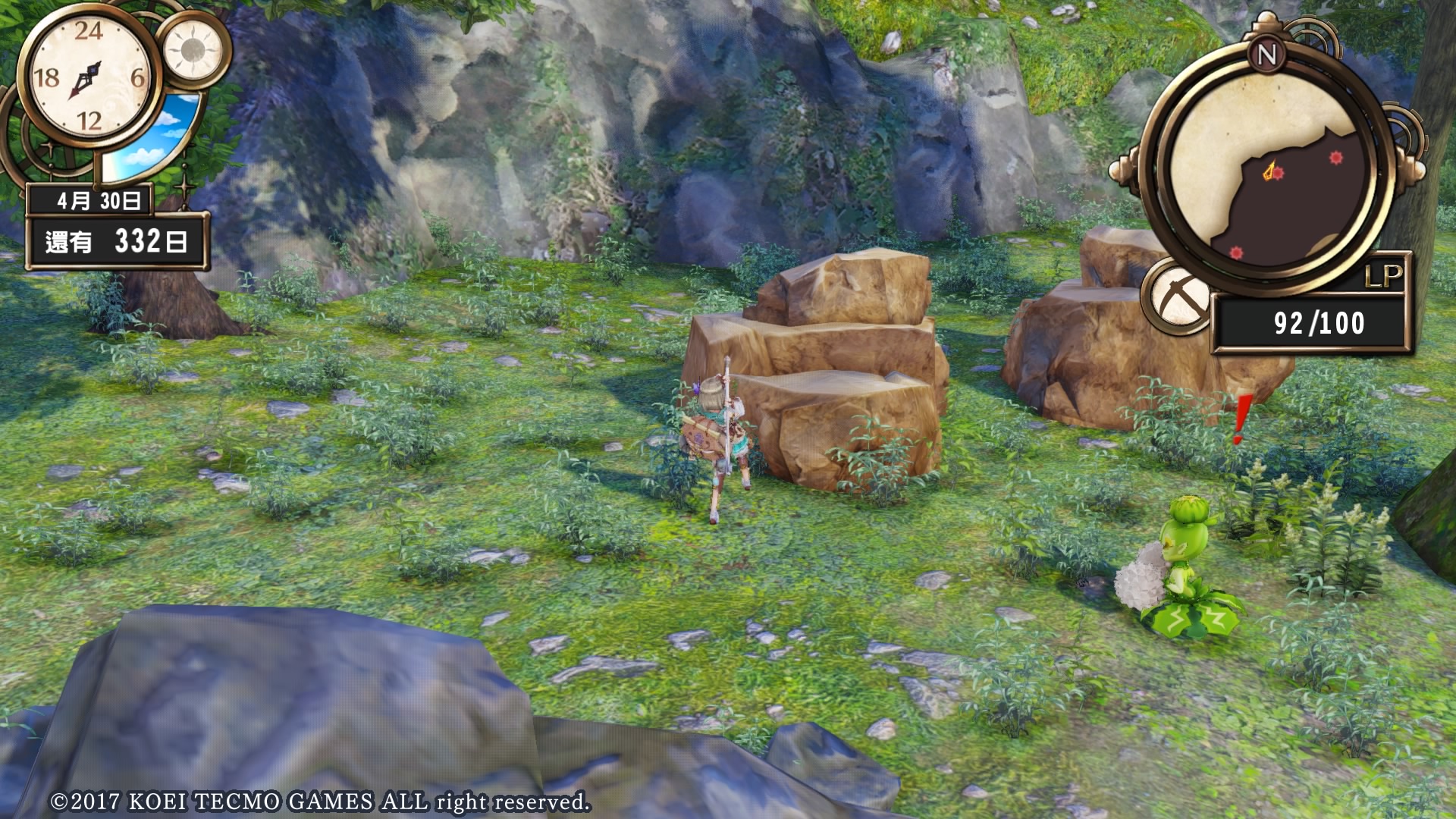Click the compass N marker

click(1266, 55)
